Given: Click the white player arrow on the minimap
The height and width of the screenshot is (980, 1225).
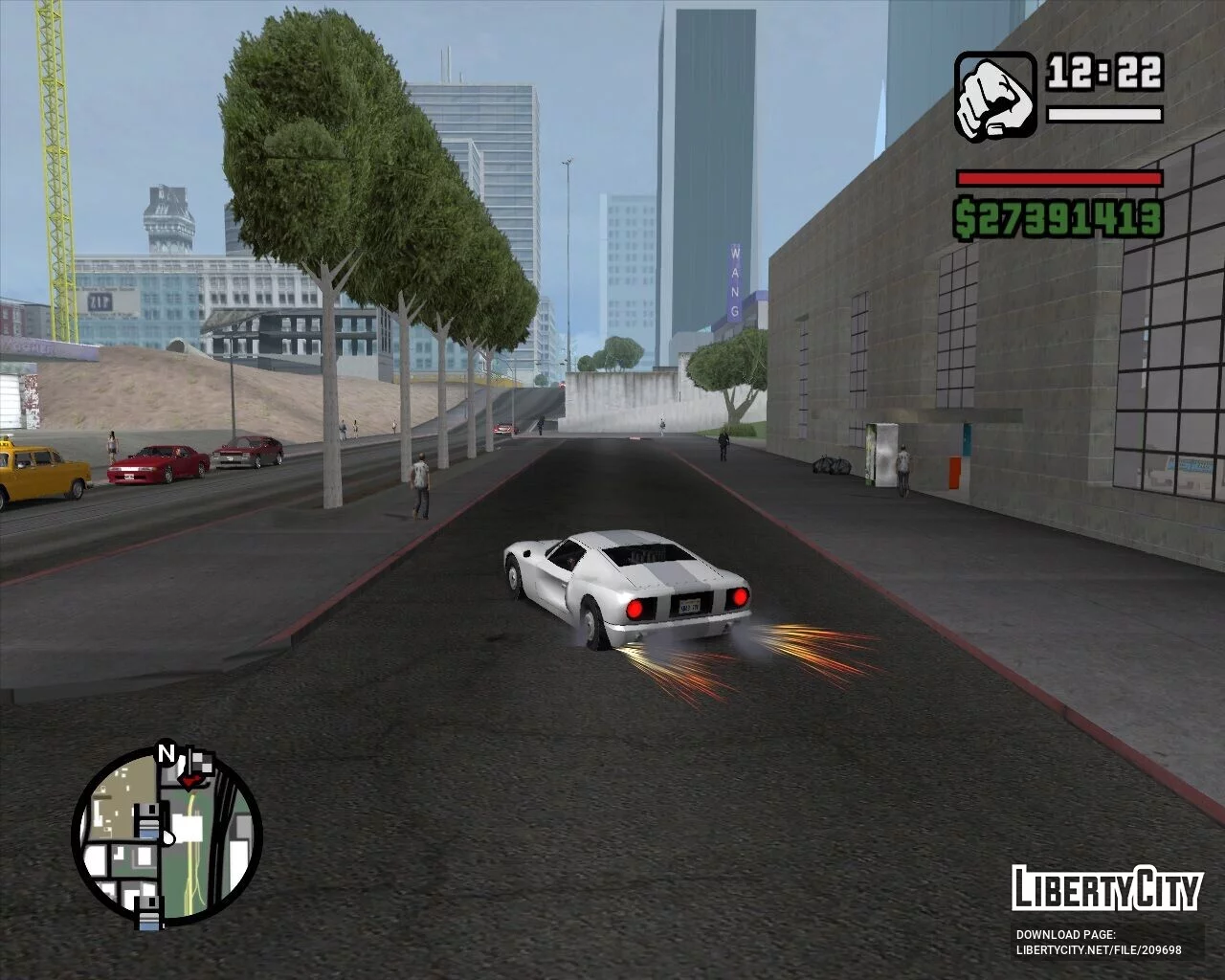Looking at the screenshot, I should [167, 836].
